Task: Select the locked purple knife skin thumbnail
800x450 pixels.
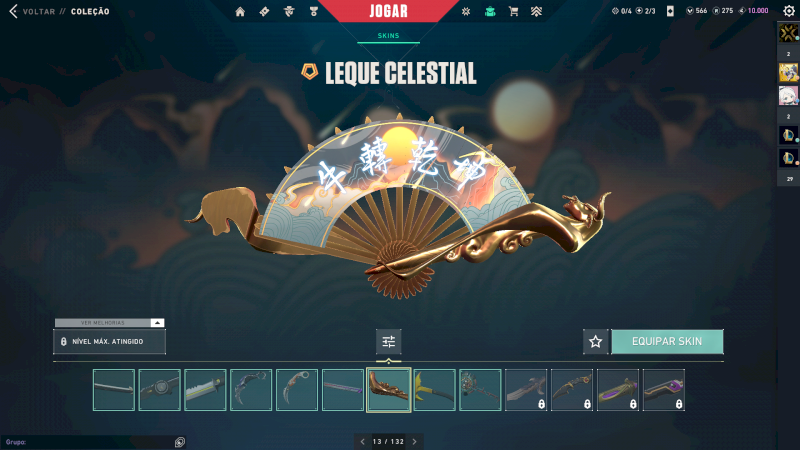Action: [x=664, y=390]
